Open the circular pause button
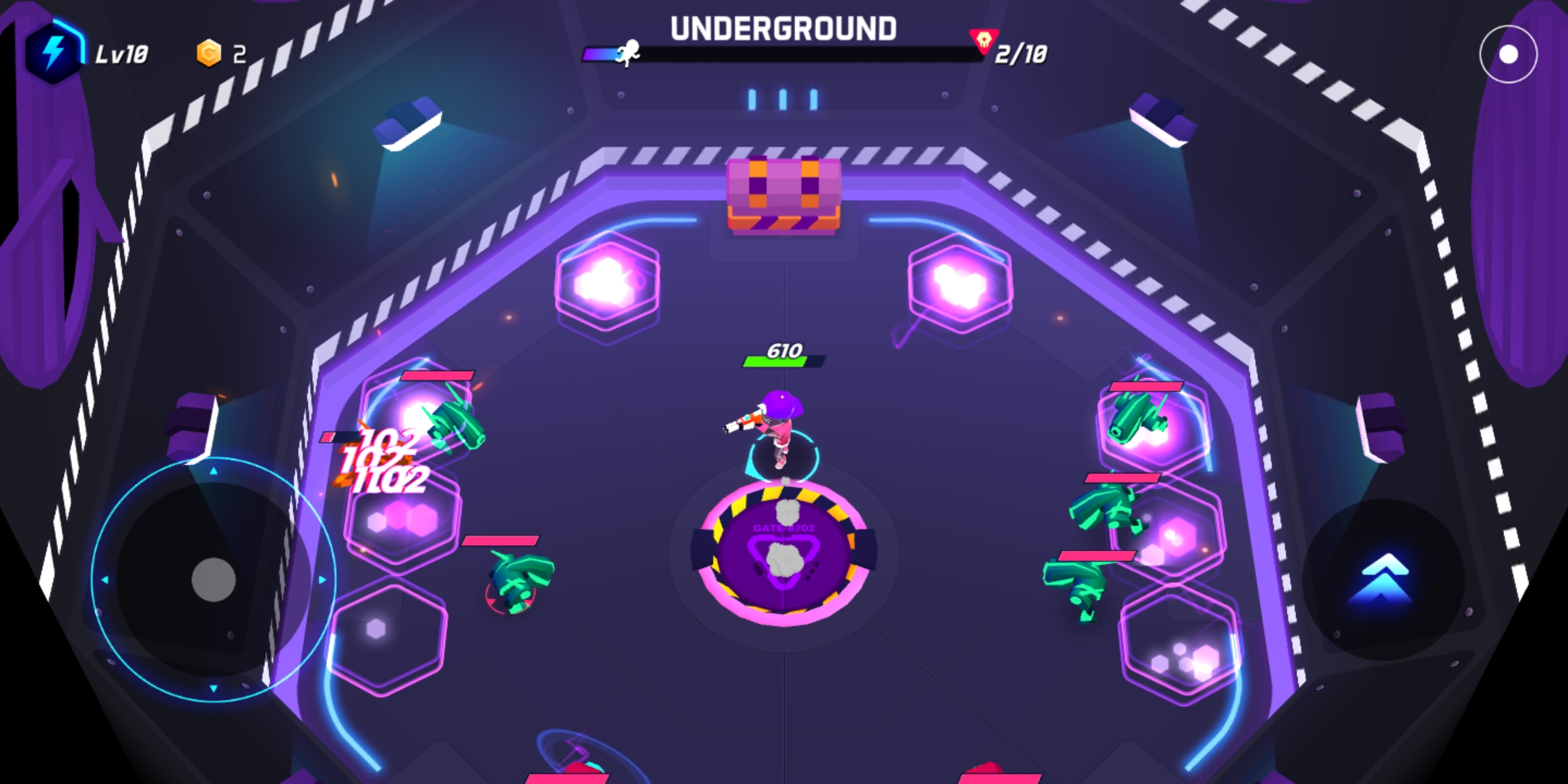 tap(1508, 54)
